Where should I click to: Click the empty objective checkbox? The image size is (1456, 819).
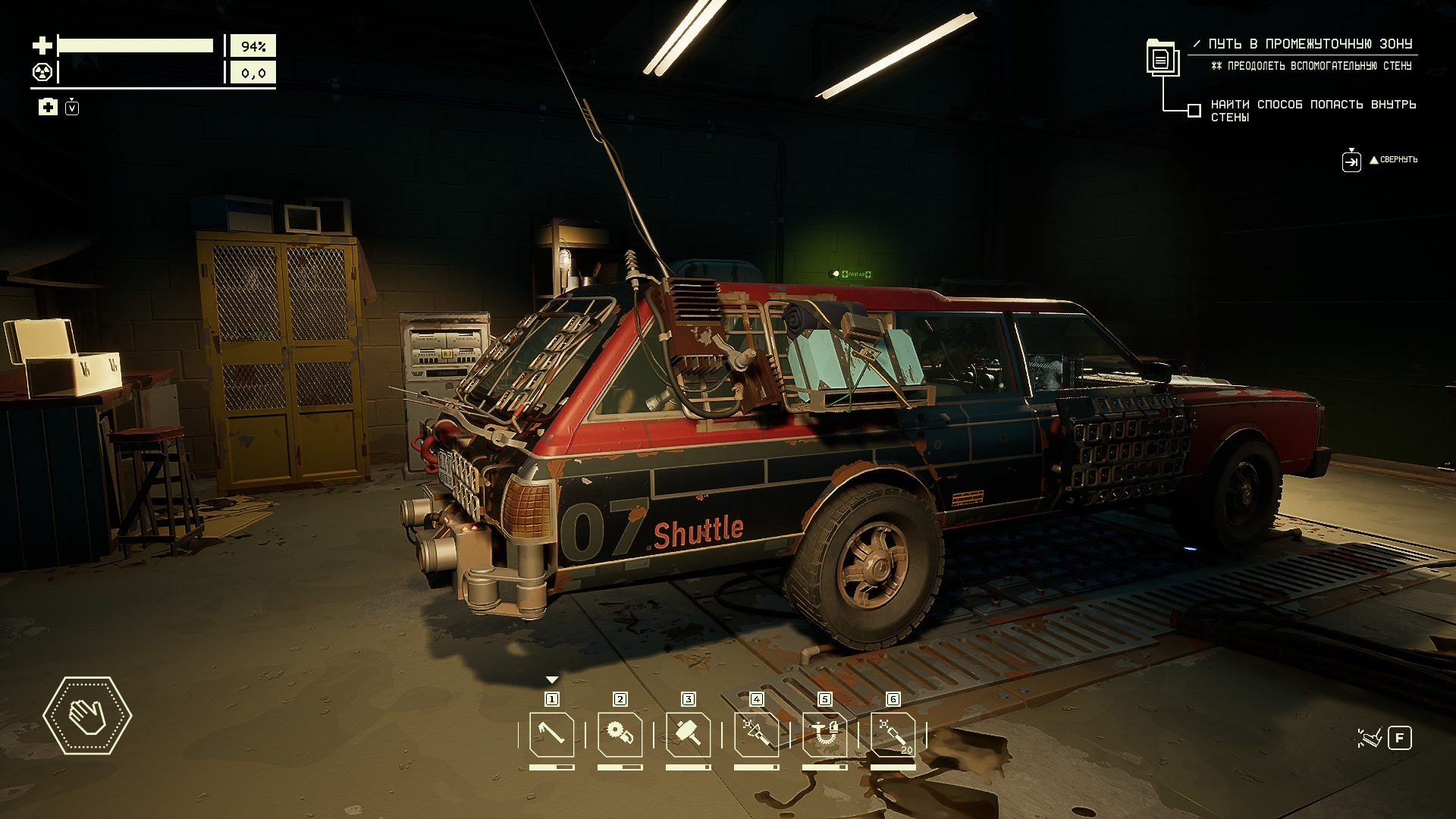[x=1194, y=111]
